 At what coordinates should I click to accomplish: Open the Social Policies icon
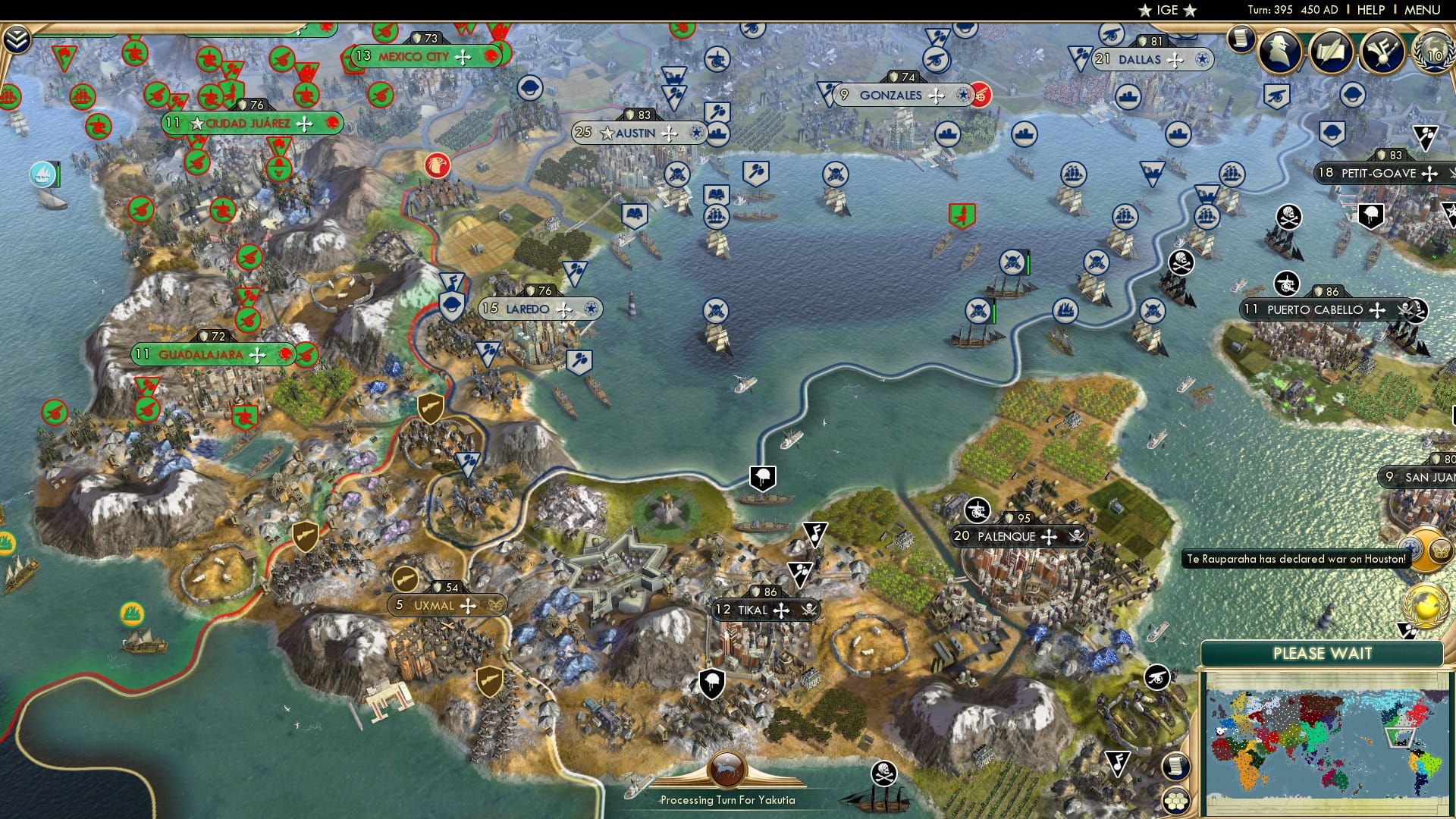pyautogui.click(x=1383, y=51)
